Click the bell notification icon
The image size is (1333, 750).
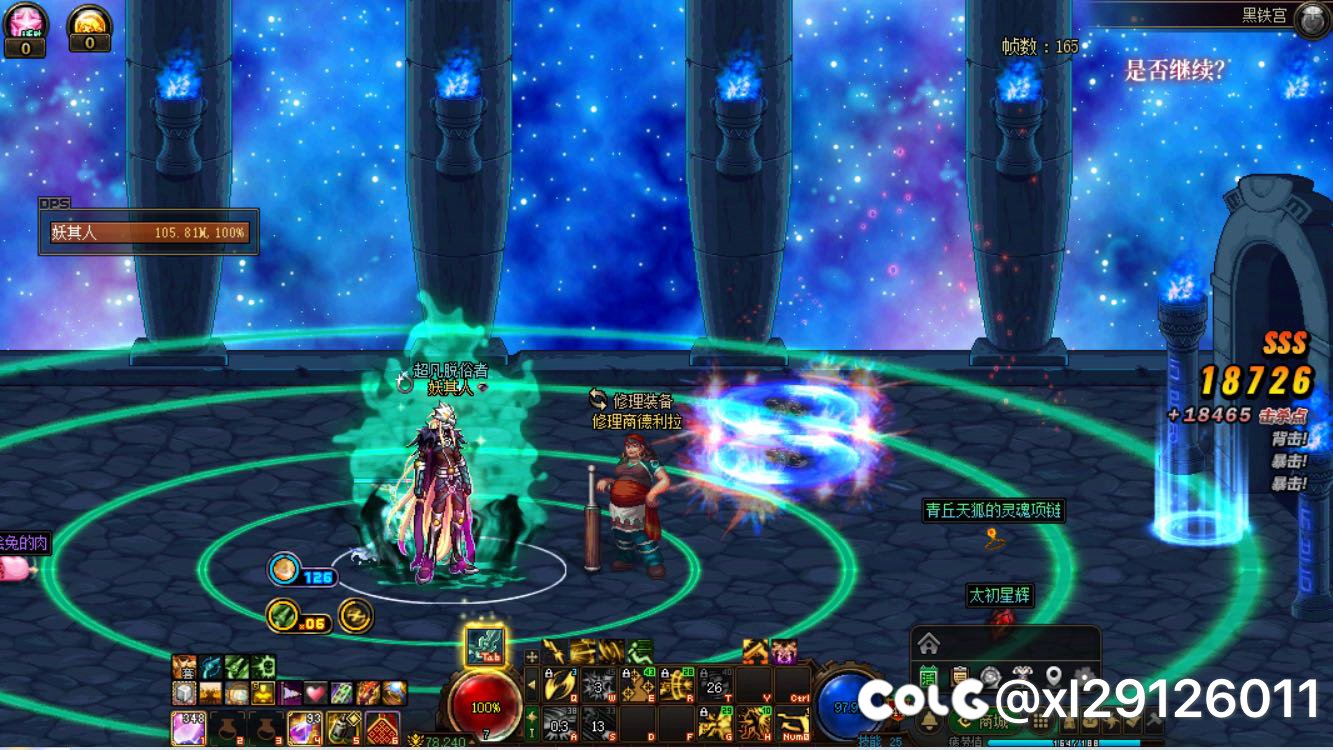(x=929, y=722)
